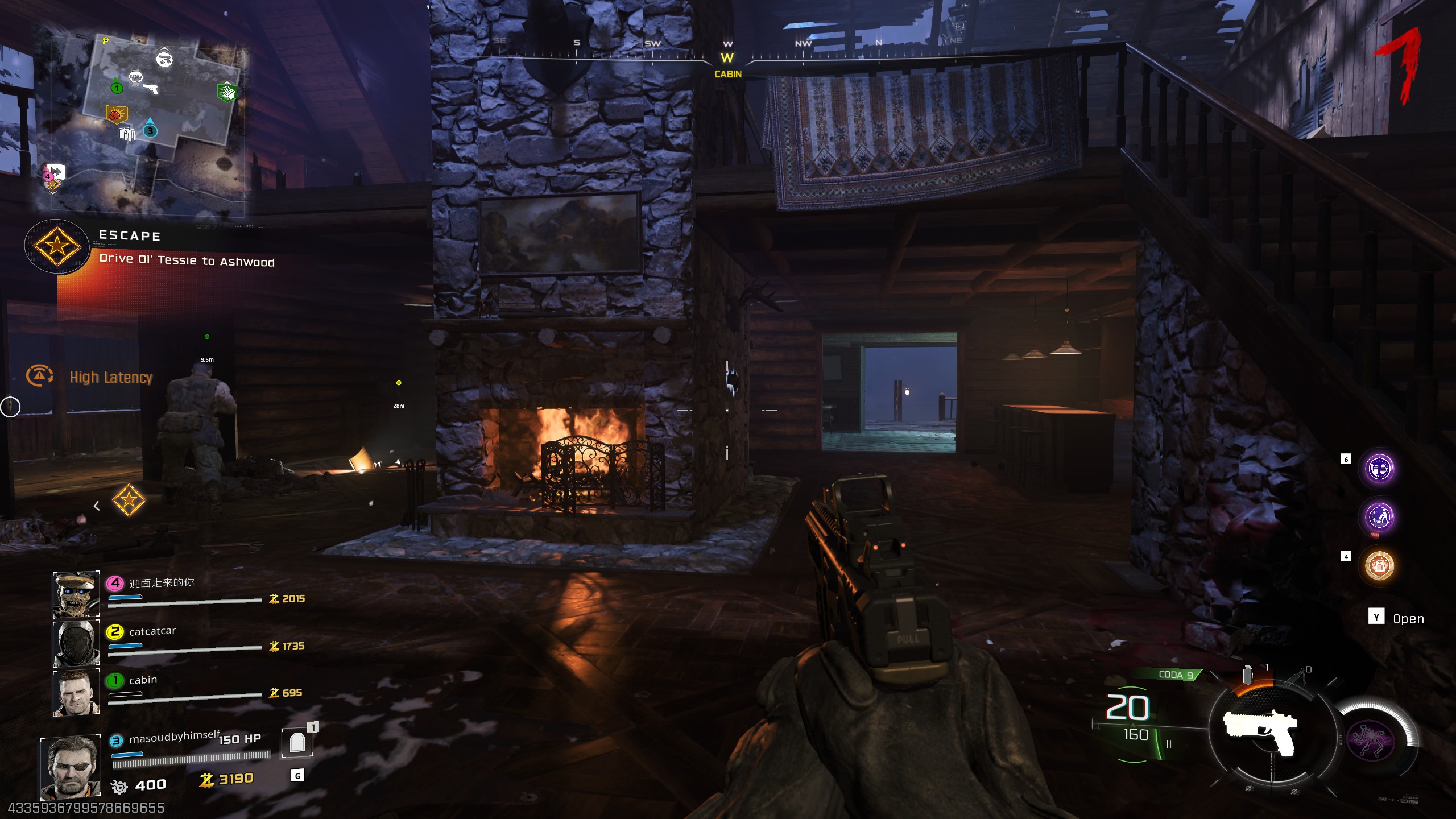Activate the purple figure-with-mower gobblegum icon

pyautogui.click(x=1379, y=517)
